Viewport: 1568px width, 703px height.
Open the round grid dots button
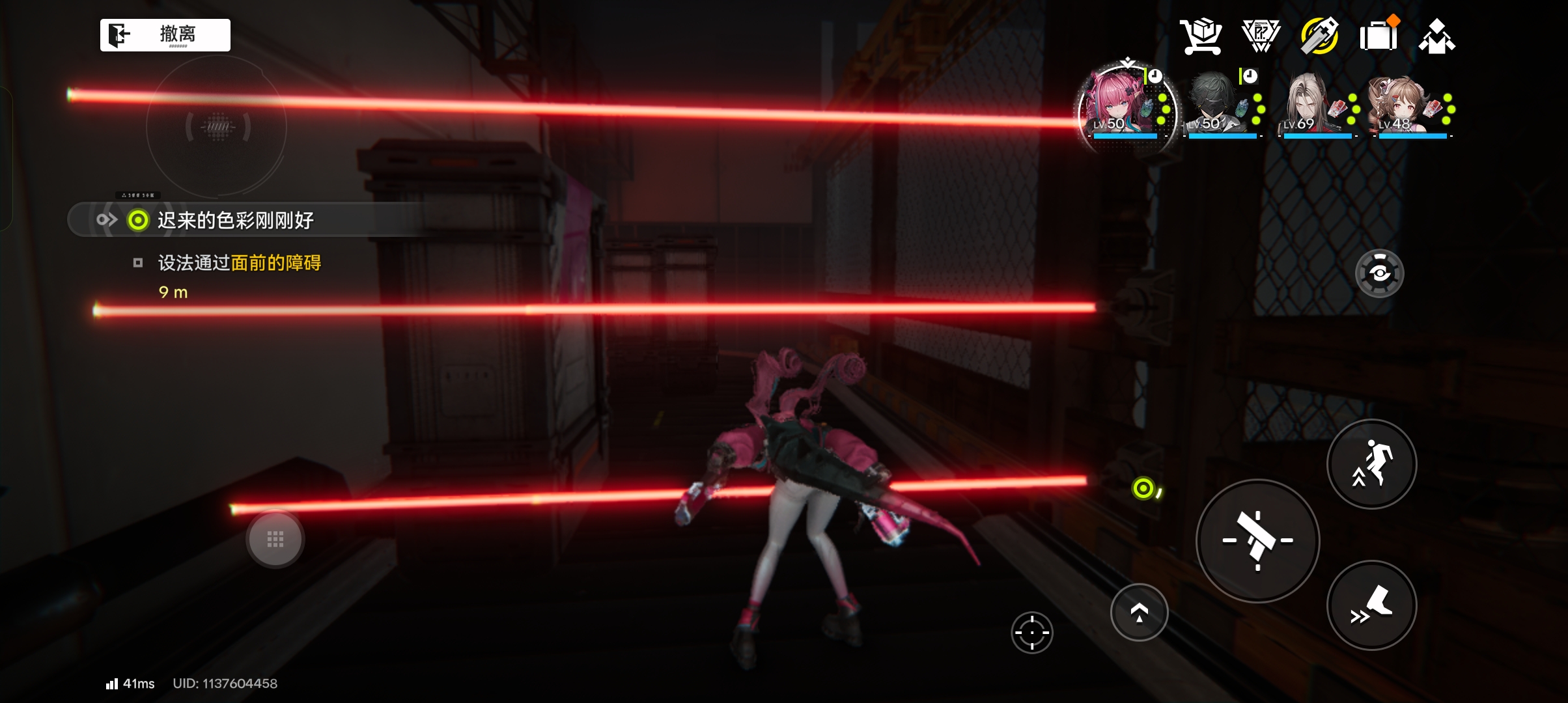point(275,539)
